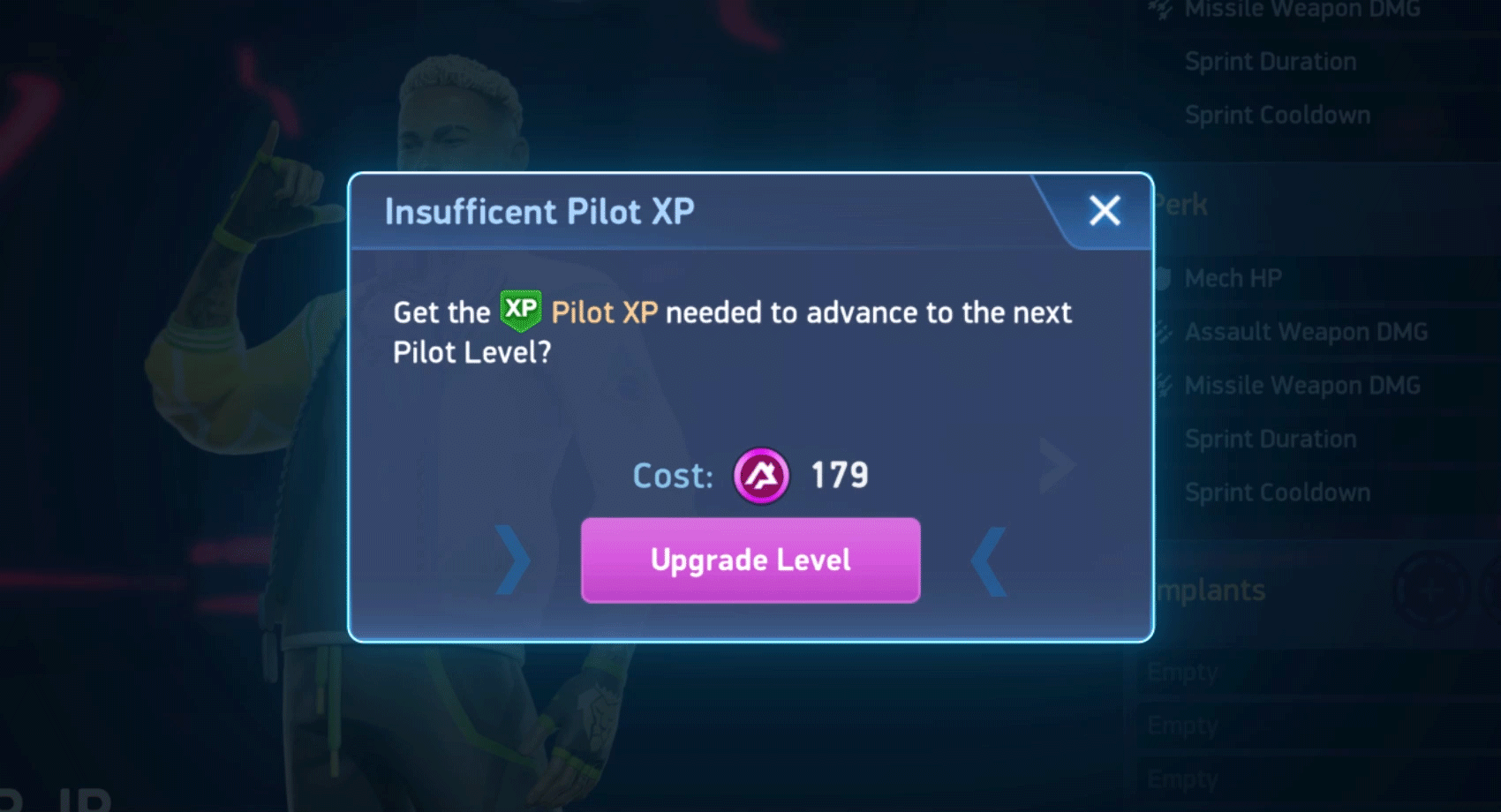
Task: Toggle the bottom Empty implant slot
Action: click(1184, 778)
